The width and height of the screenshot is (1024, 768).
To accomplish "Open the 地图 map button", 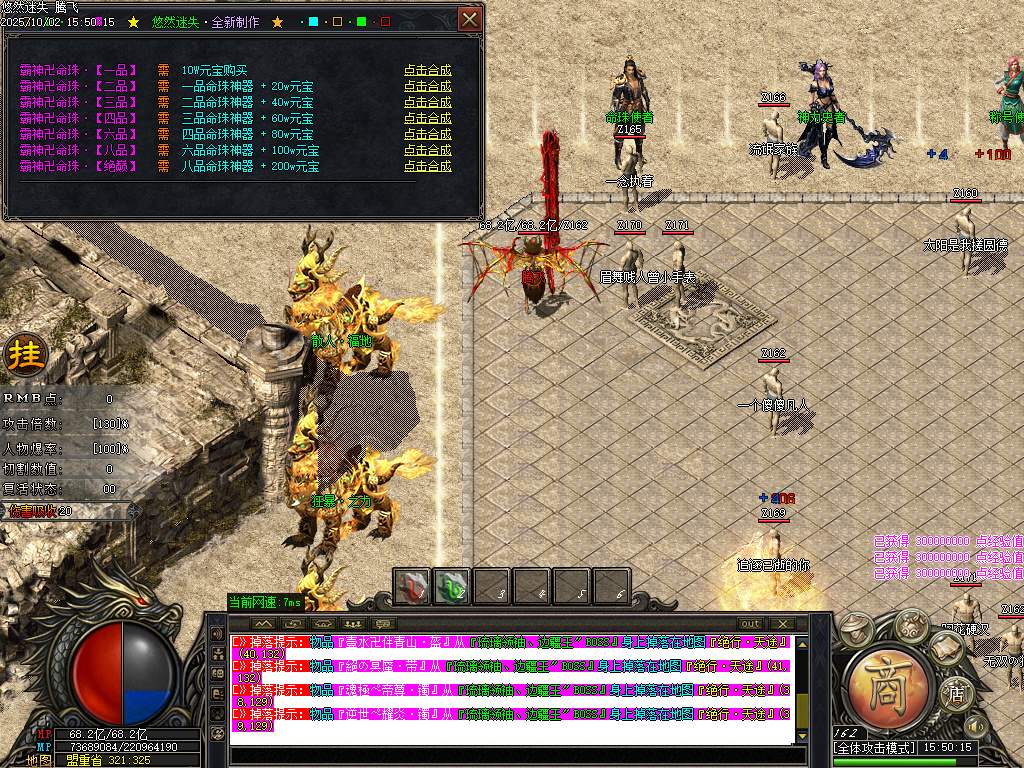I will coord(39,760).
